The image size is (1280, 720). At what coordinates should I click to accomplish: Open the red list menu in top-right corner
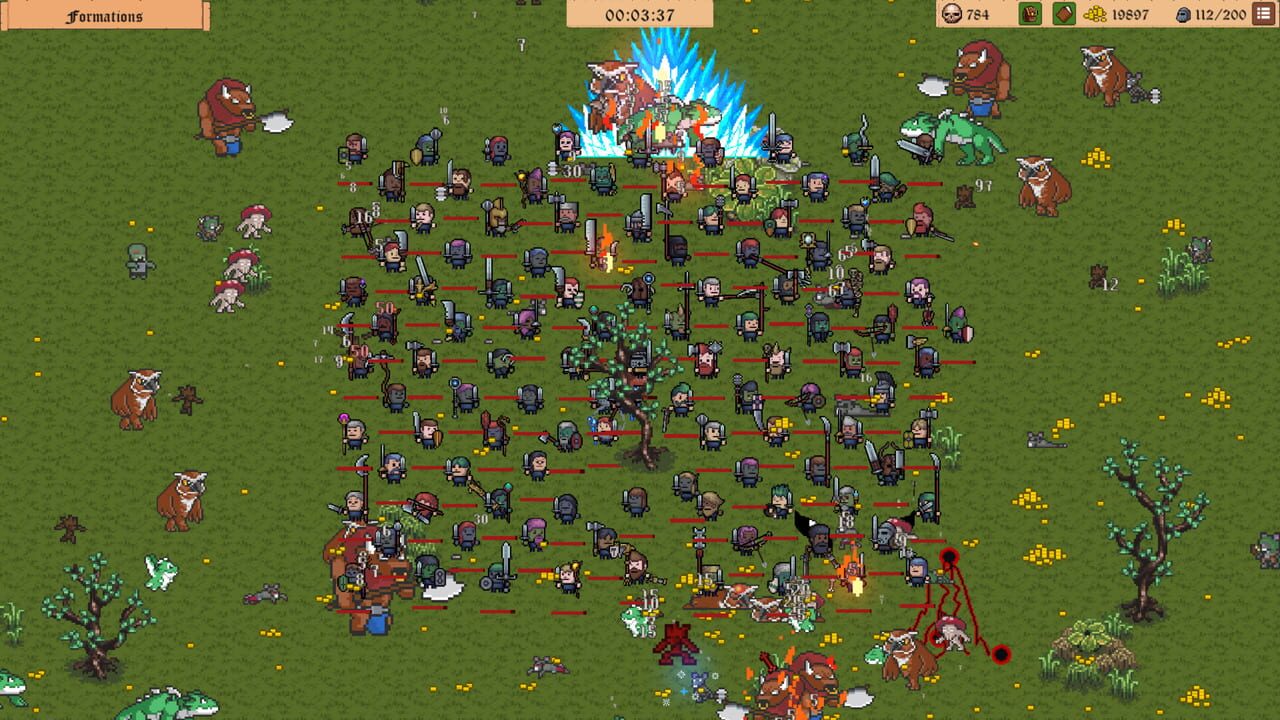point(1262,13)
